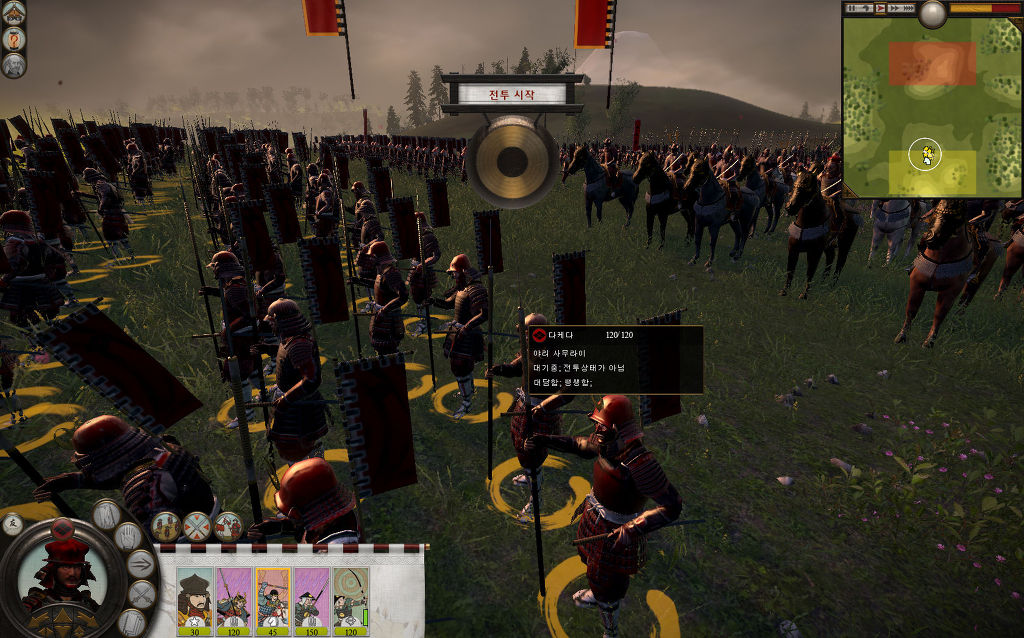Pick the unit card showing 150 men
Screen dimensions: 1024x638
pos(311,600)
